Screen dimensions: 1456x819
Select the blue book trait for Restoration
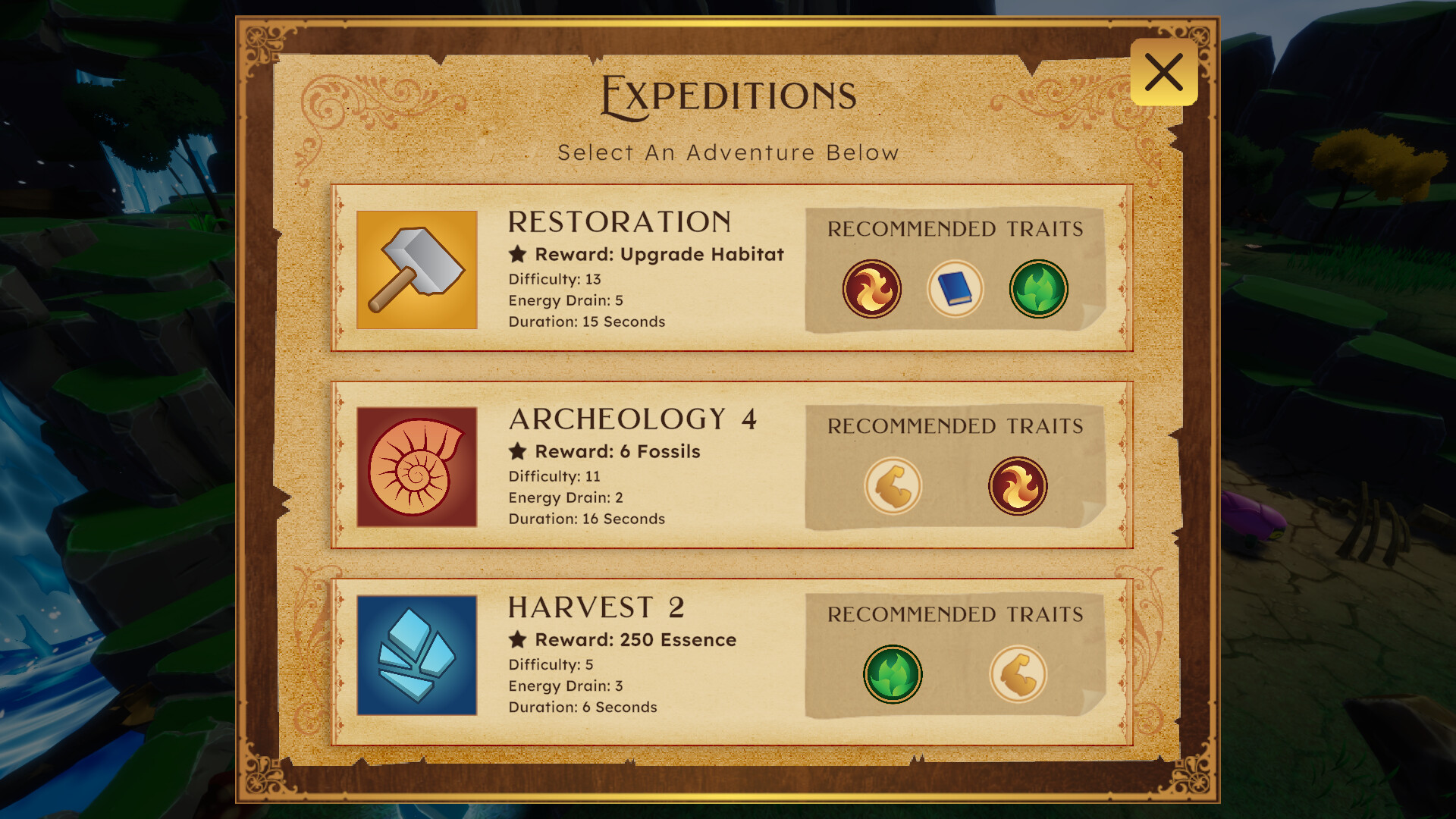(x=955, y=289)
